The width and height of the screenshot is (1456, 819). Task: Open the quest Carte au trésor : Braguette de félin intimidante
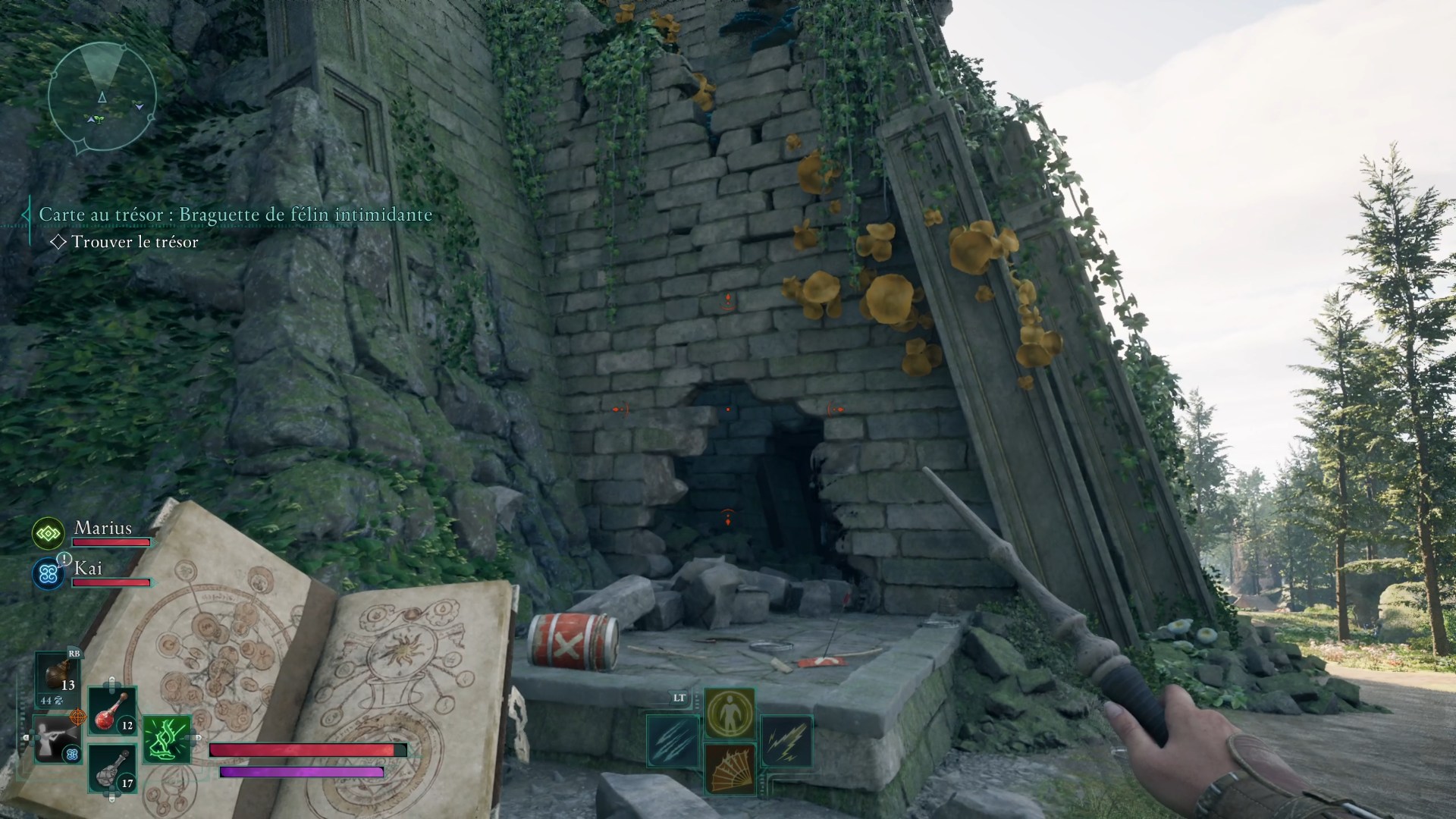pyautogui.click(x=235, y=215)
